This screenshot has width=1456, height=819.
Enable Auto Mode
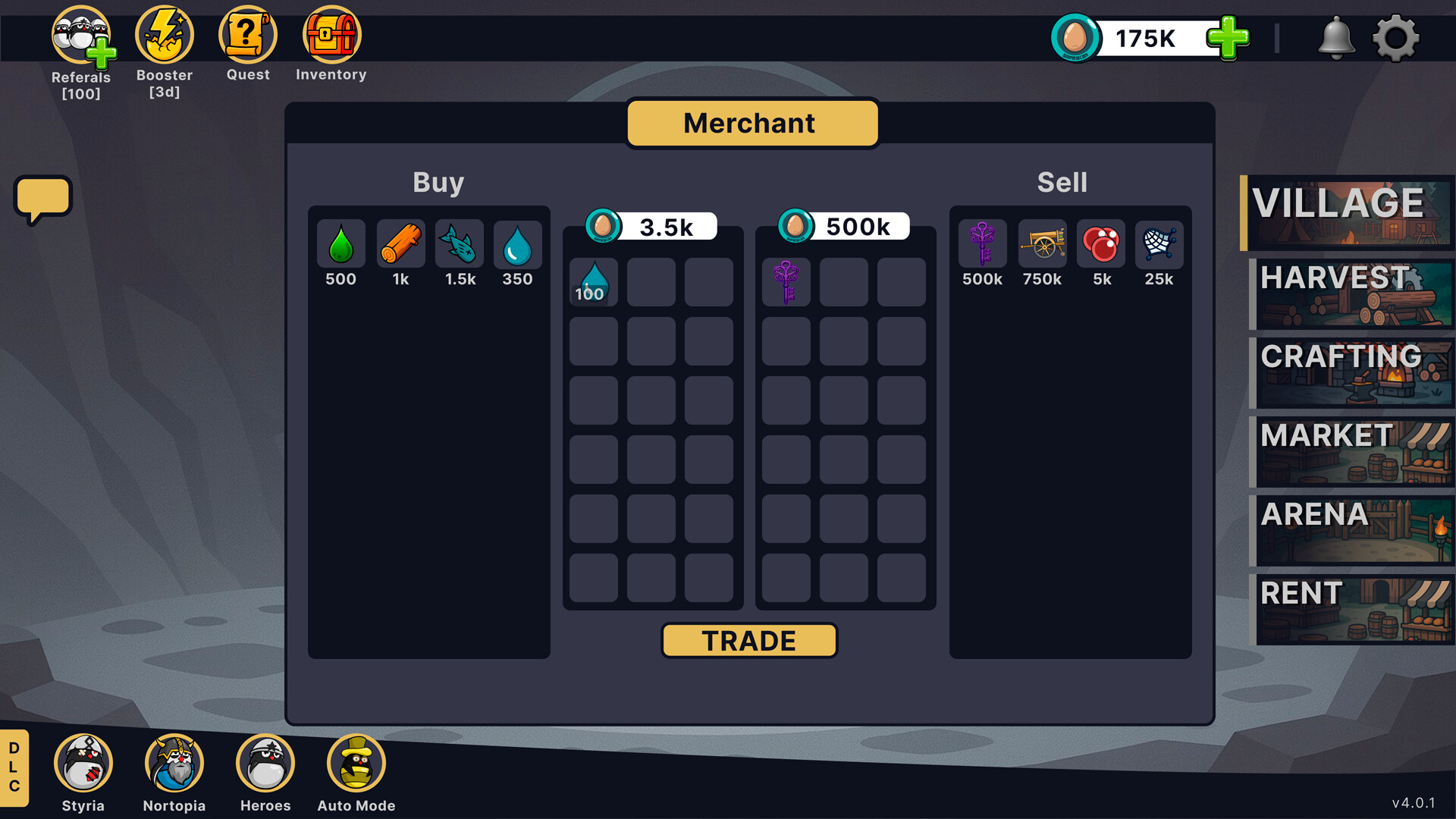click(356, 762)
